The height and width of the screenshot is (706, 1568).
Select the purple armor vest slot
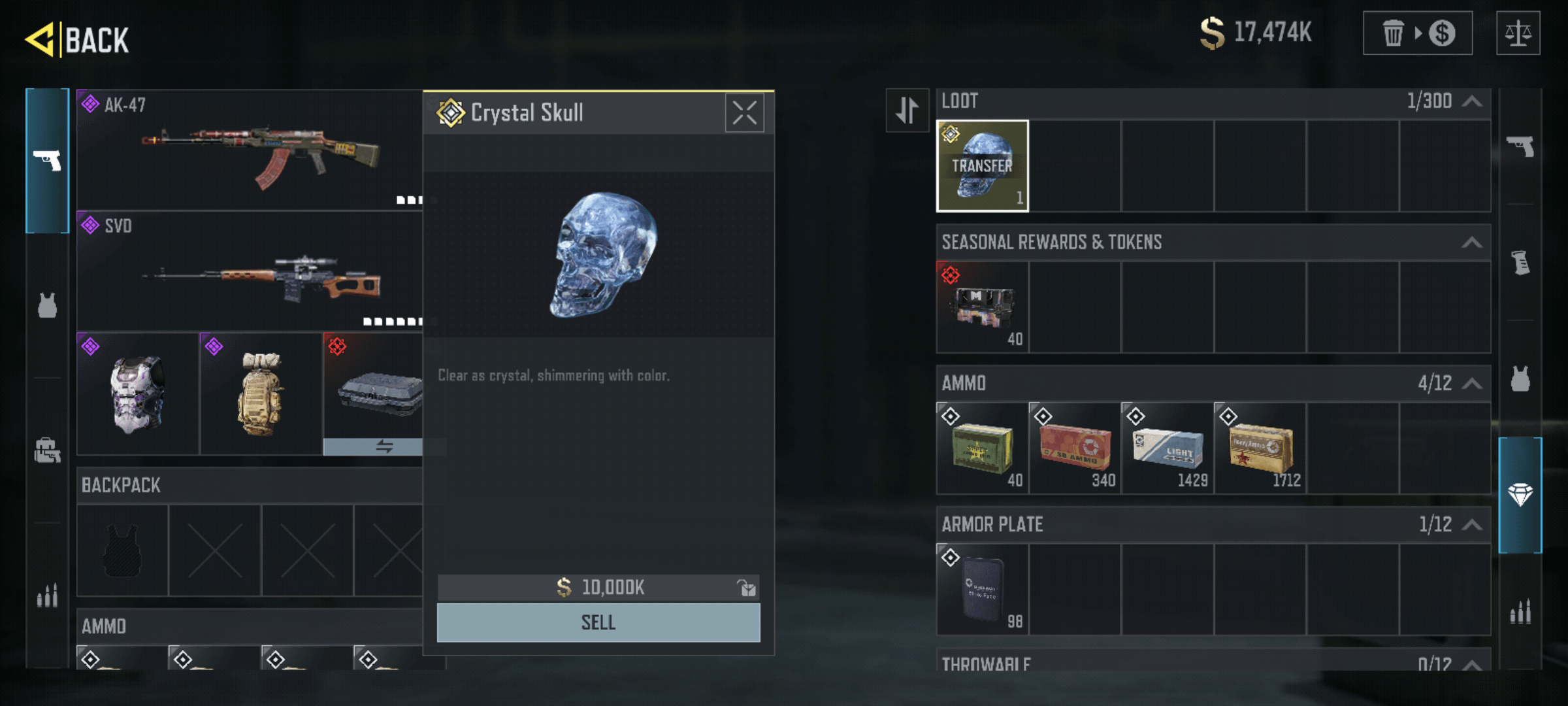pyautogui.click(x=138, y=394)
